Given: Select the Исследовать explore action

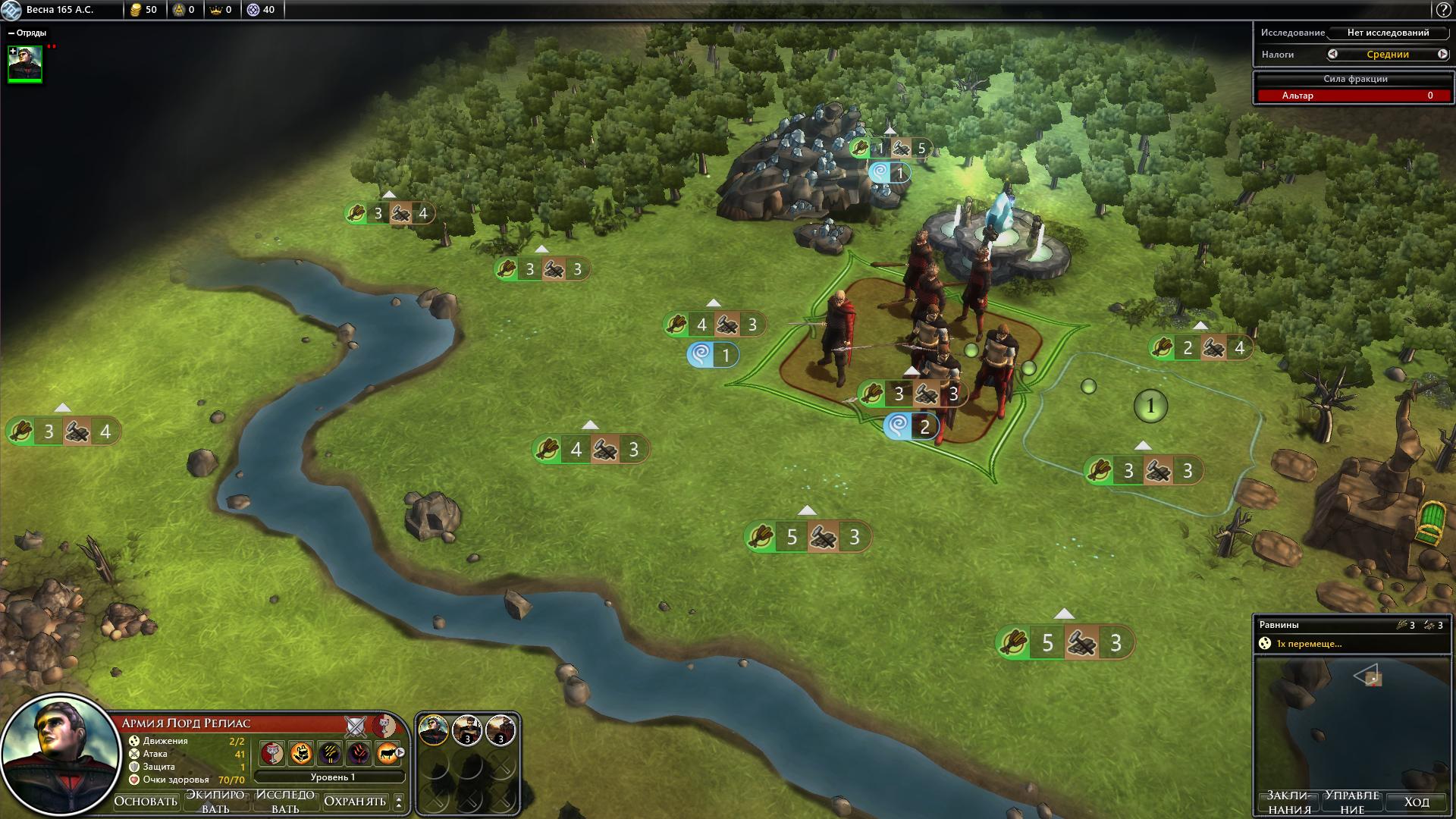Looking at the screenshot, I should [x=285, y=801].
